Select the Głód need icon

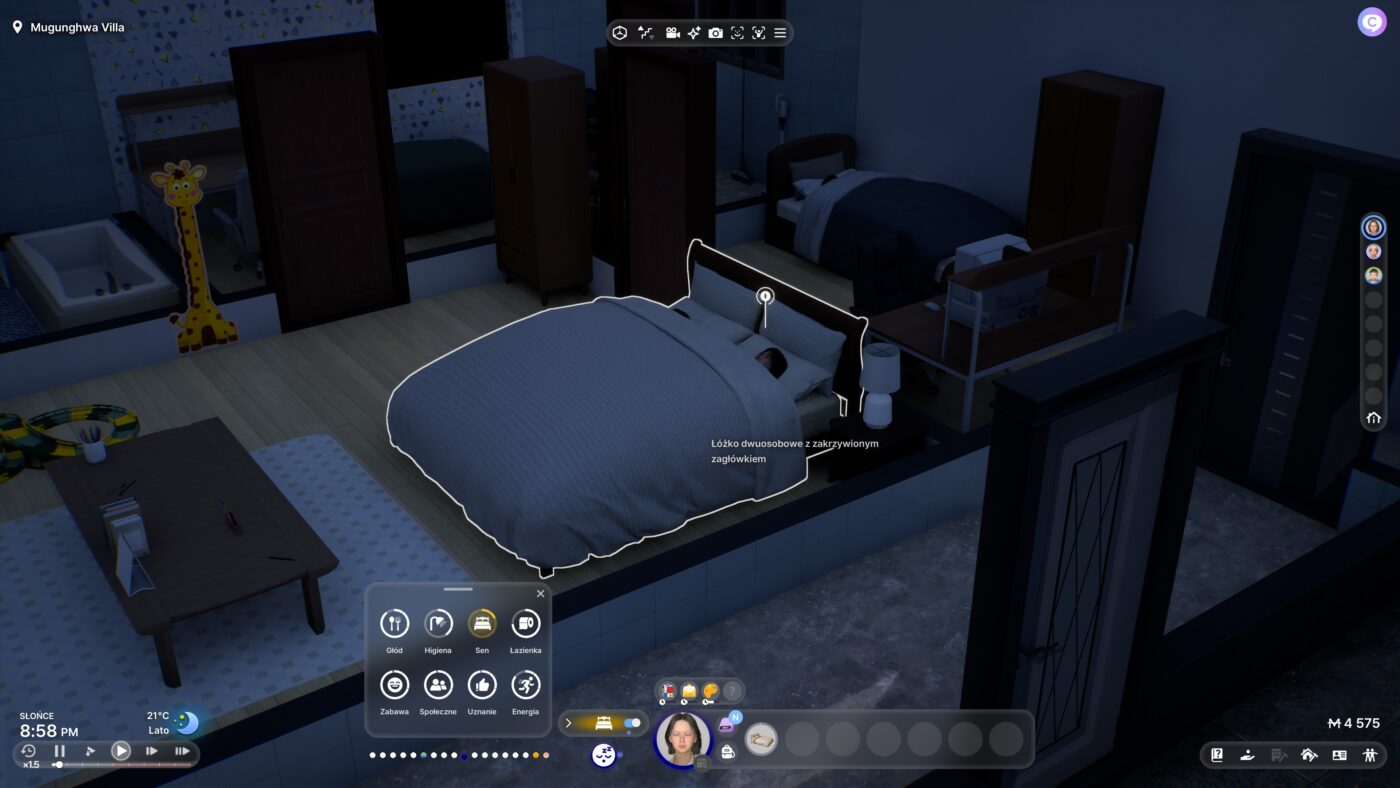point(395,624)
